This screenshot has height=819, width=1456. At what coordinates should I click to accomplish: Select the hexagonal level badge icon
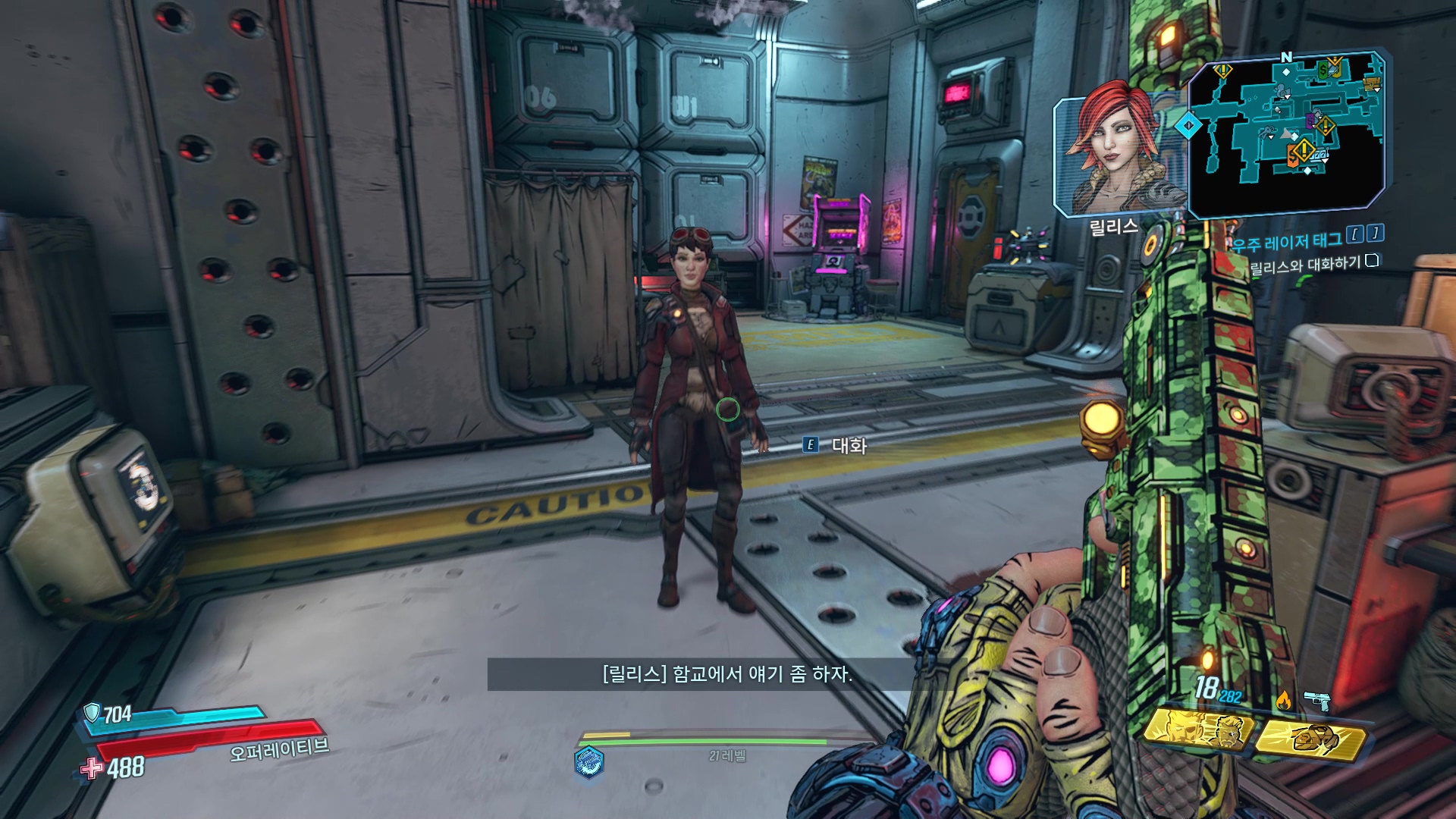pos(588,761)
